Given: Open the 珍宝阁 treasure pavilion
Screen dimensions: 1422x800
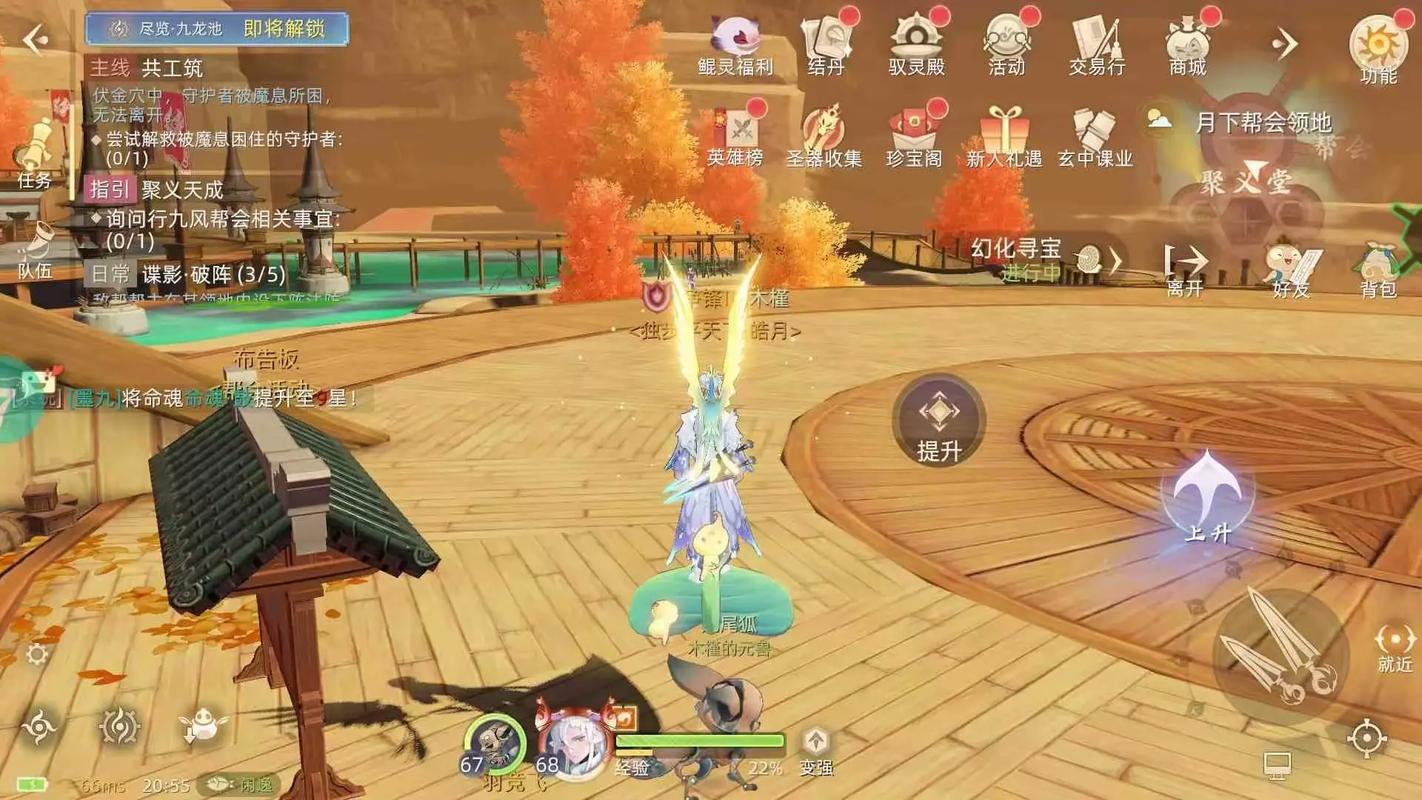Looking at the screenshot, I should point(914,137).
